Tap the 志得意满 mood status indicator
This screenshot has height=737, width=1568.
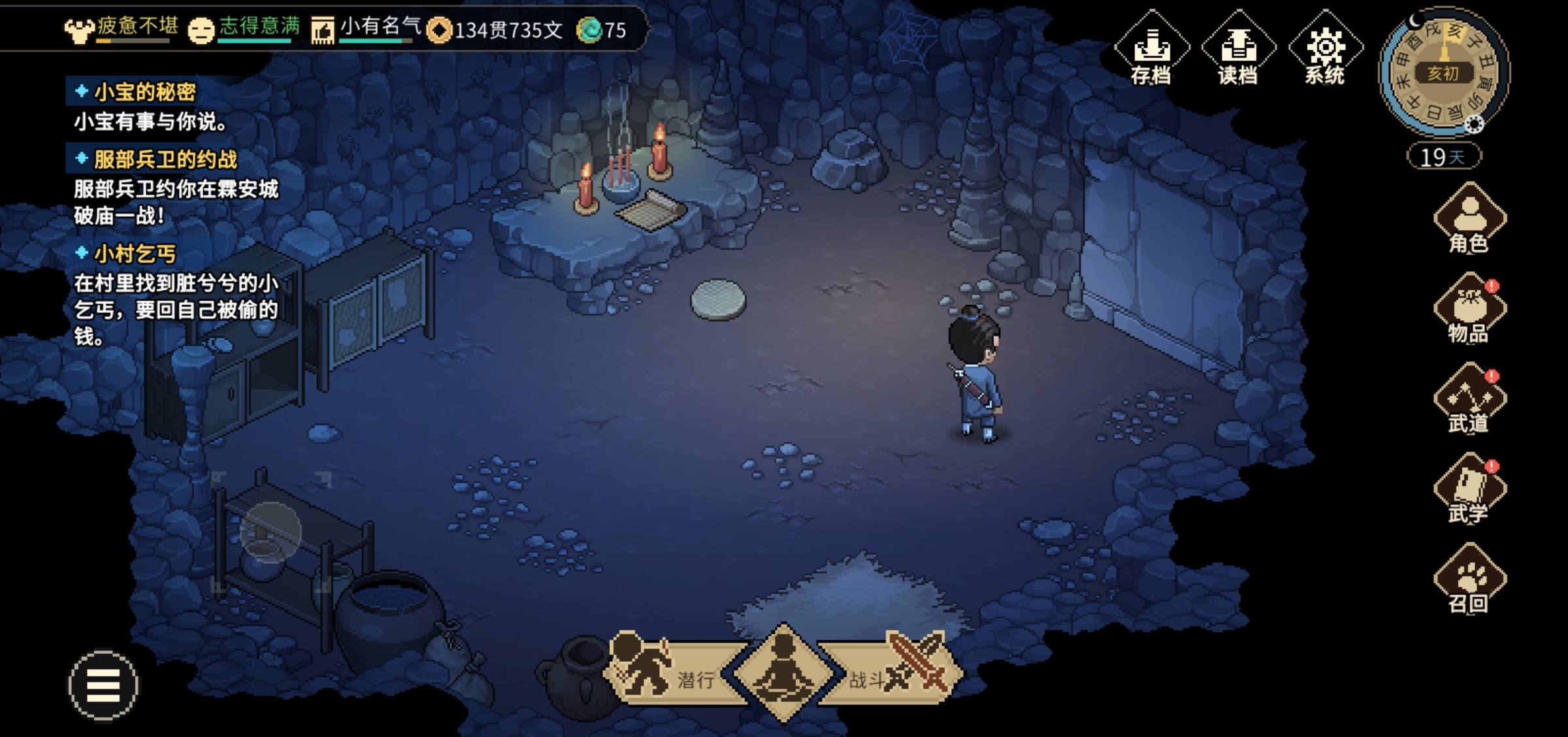(x=244, y=27)
